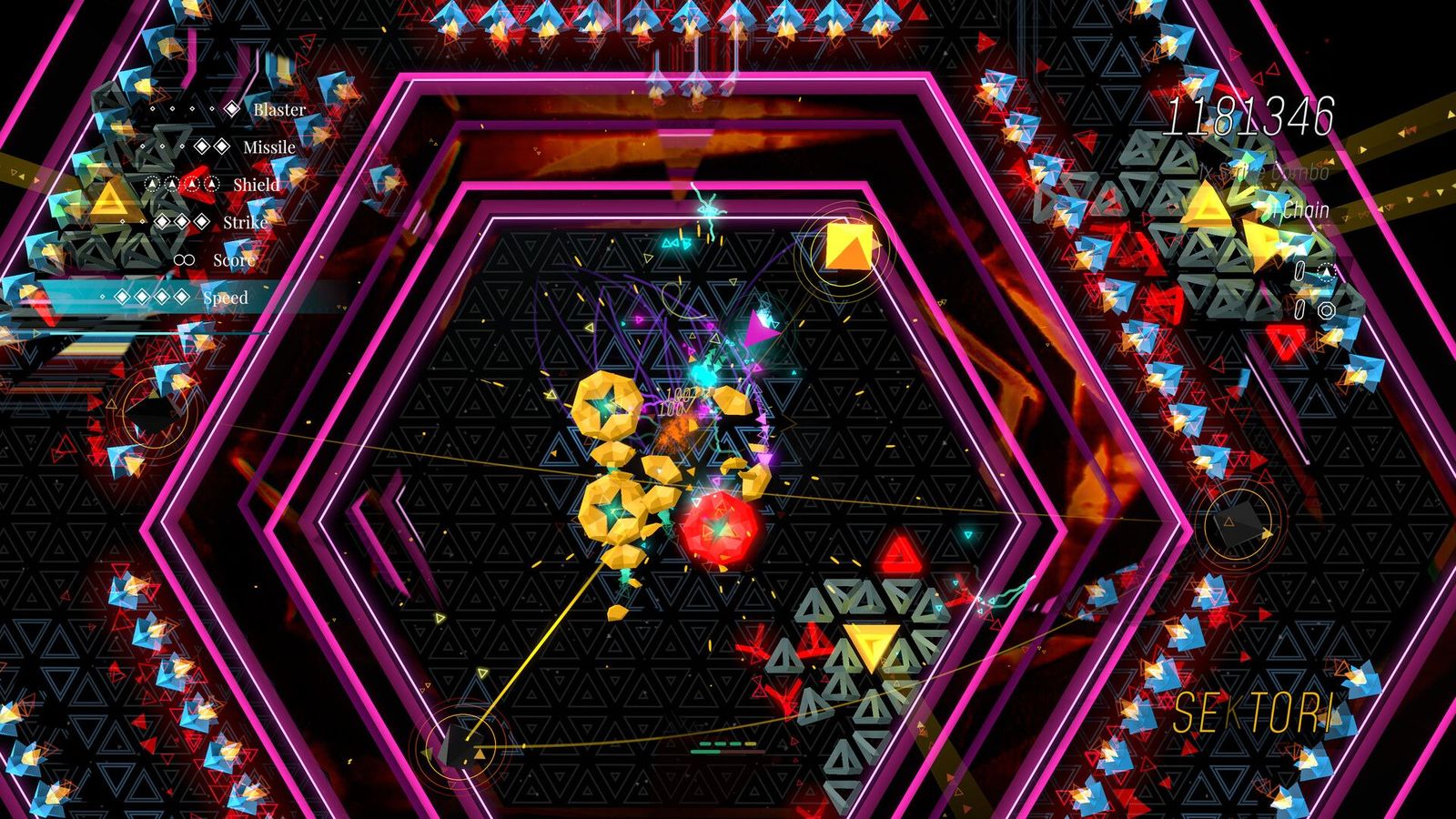Toggle the third Strike diamond pip
Image resolution: width=1456 pixels, height=819 pixels.
click(200, 221)
